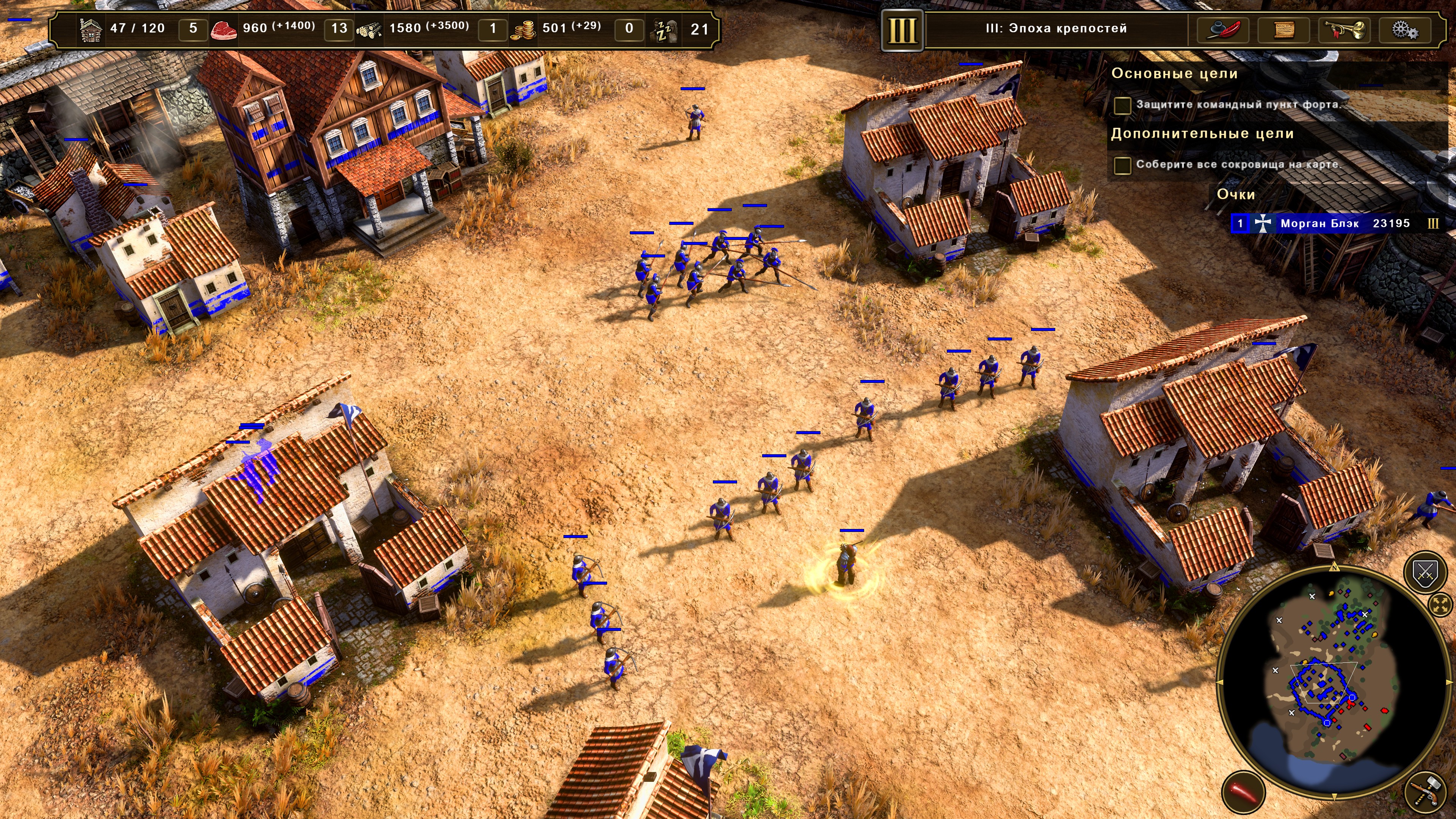Click the food meat resource icon
The image size is (1456, 819).
(x=223, y=30)
